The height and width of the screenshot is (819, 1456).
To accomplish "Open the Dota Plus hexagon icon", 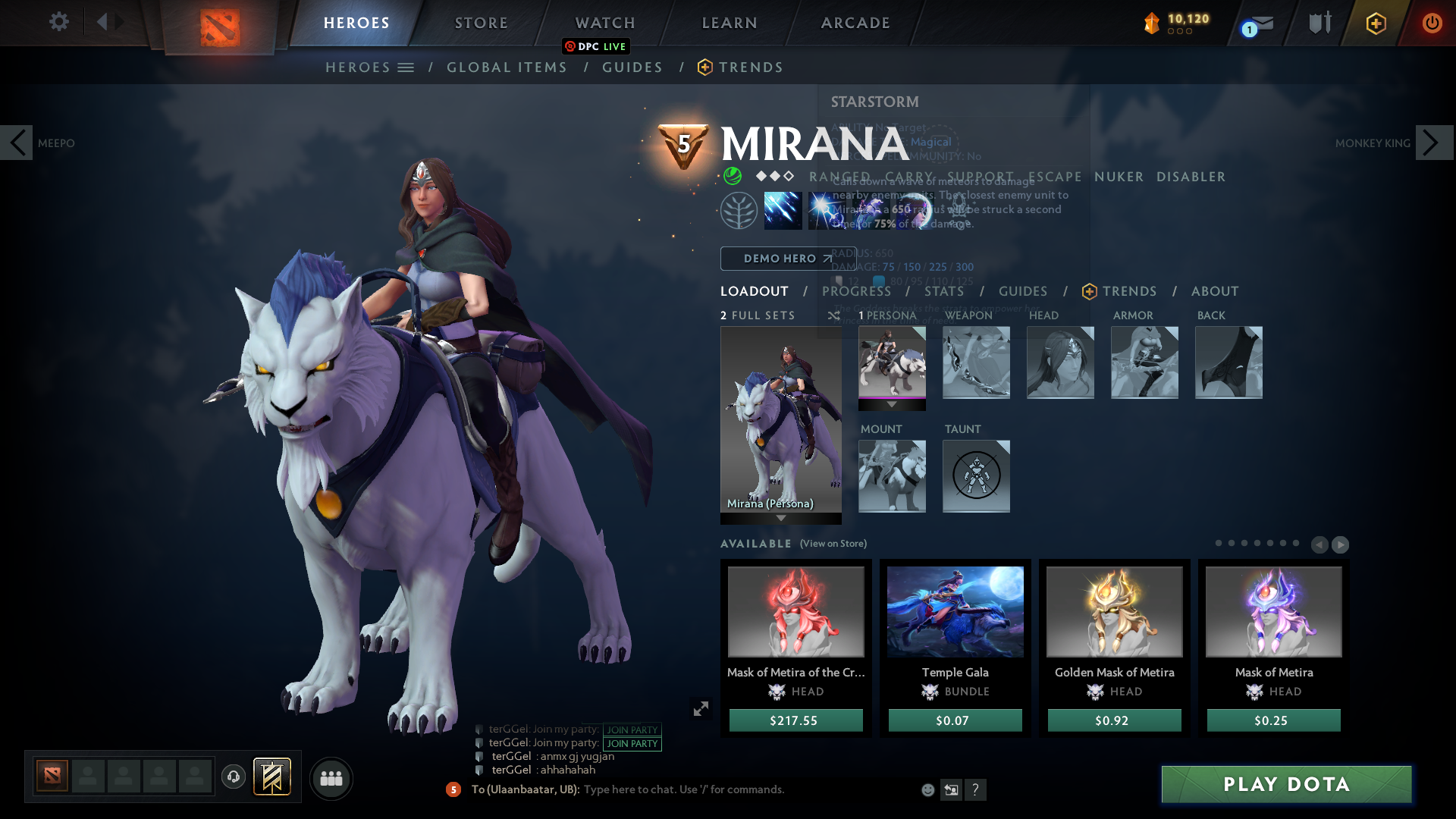I will tap(1375, 23).
